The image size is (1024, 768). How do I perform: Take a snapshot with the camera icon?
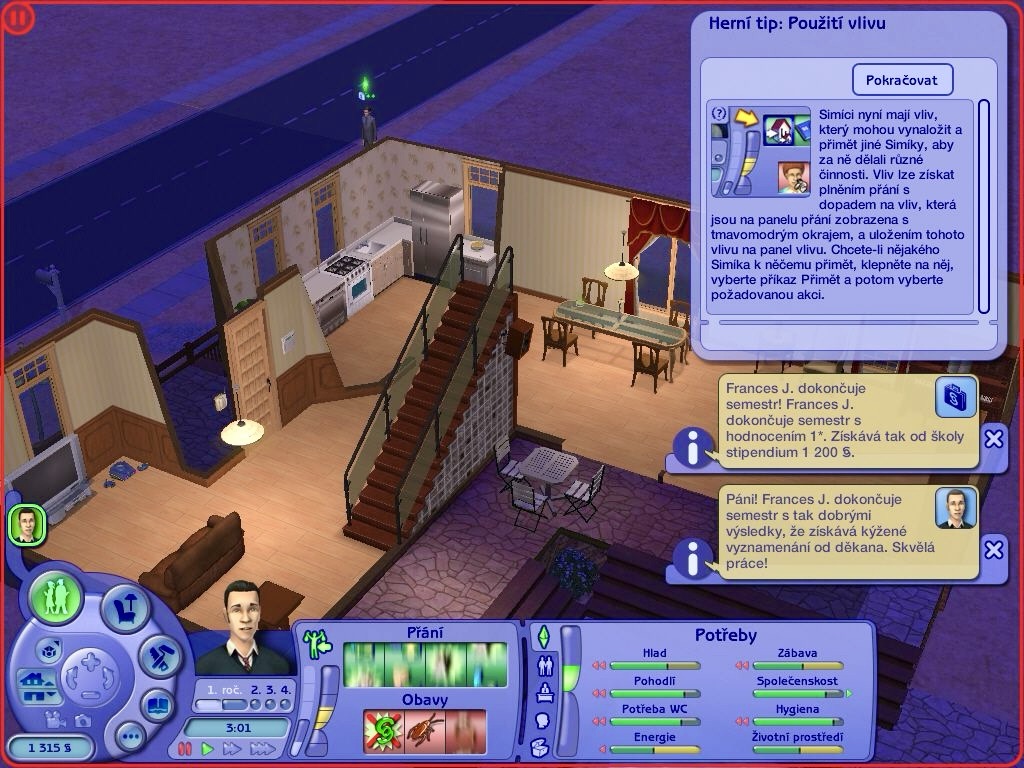pyautogui.click(x=82, y=720)
